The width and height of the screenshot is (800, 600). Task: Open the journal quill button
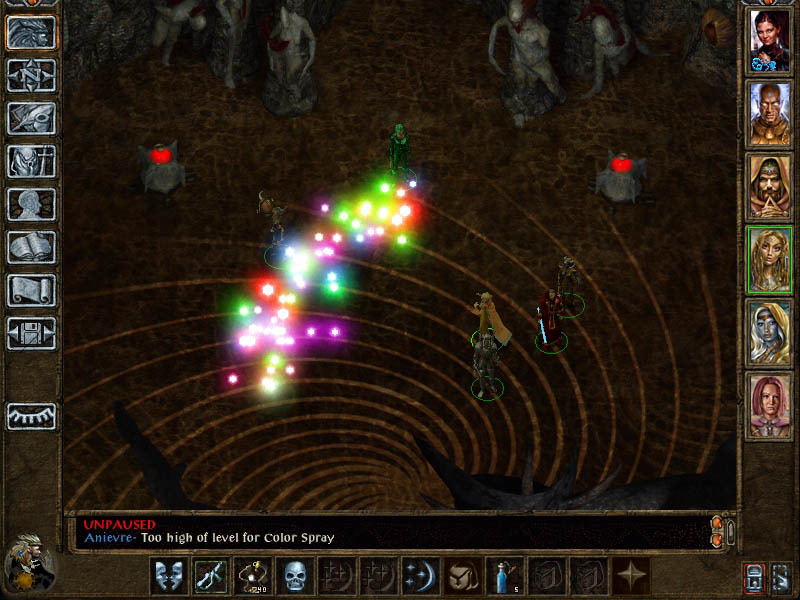pos(31,118)
